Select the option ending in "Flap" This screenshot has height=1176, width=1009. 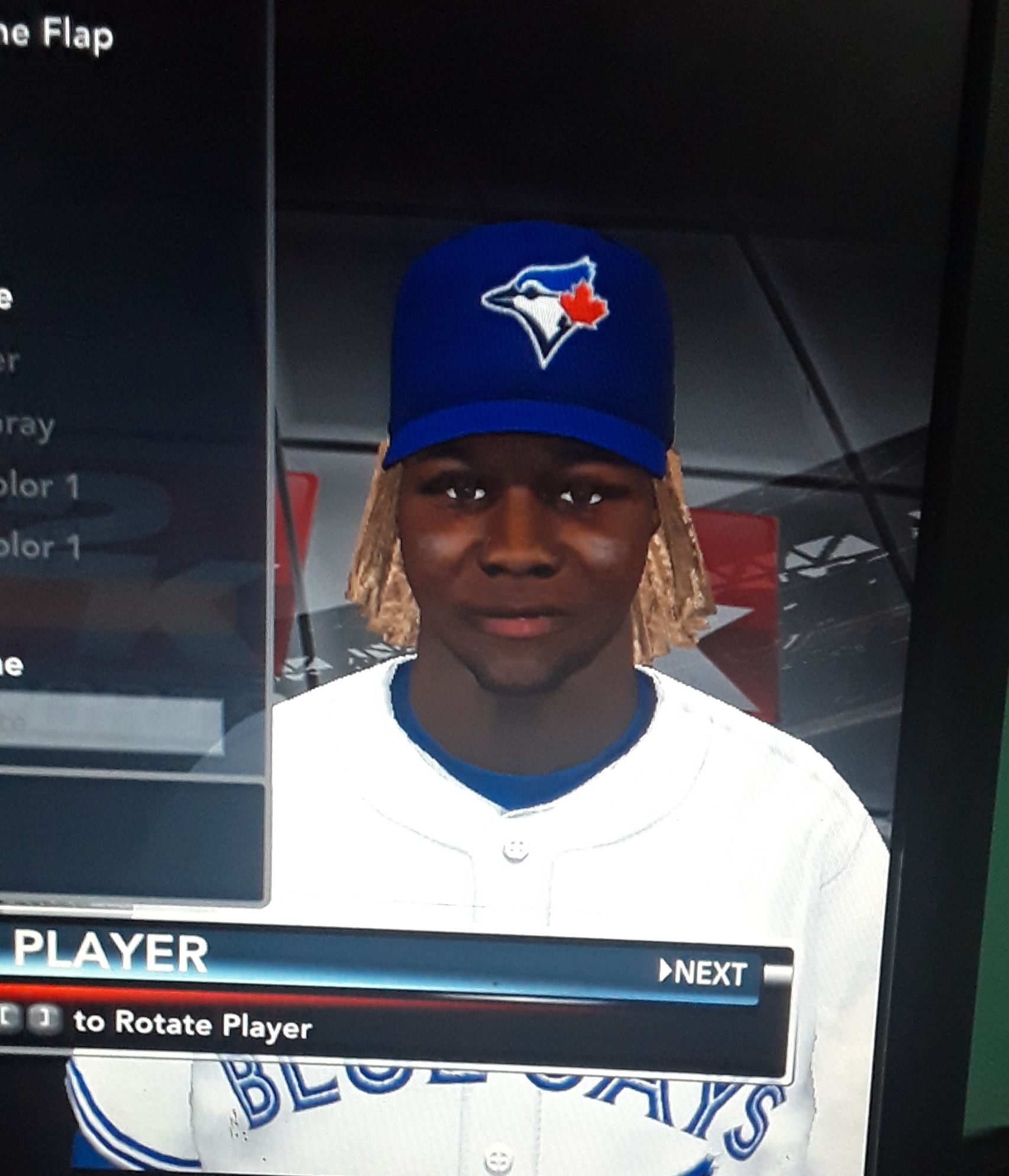[56, 37]
